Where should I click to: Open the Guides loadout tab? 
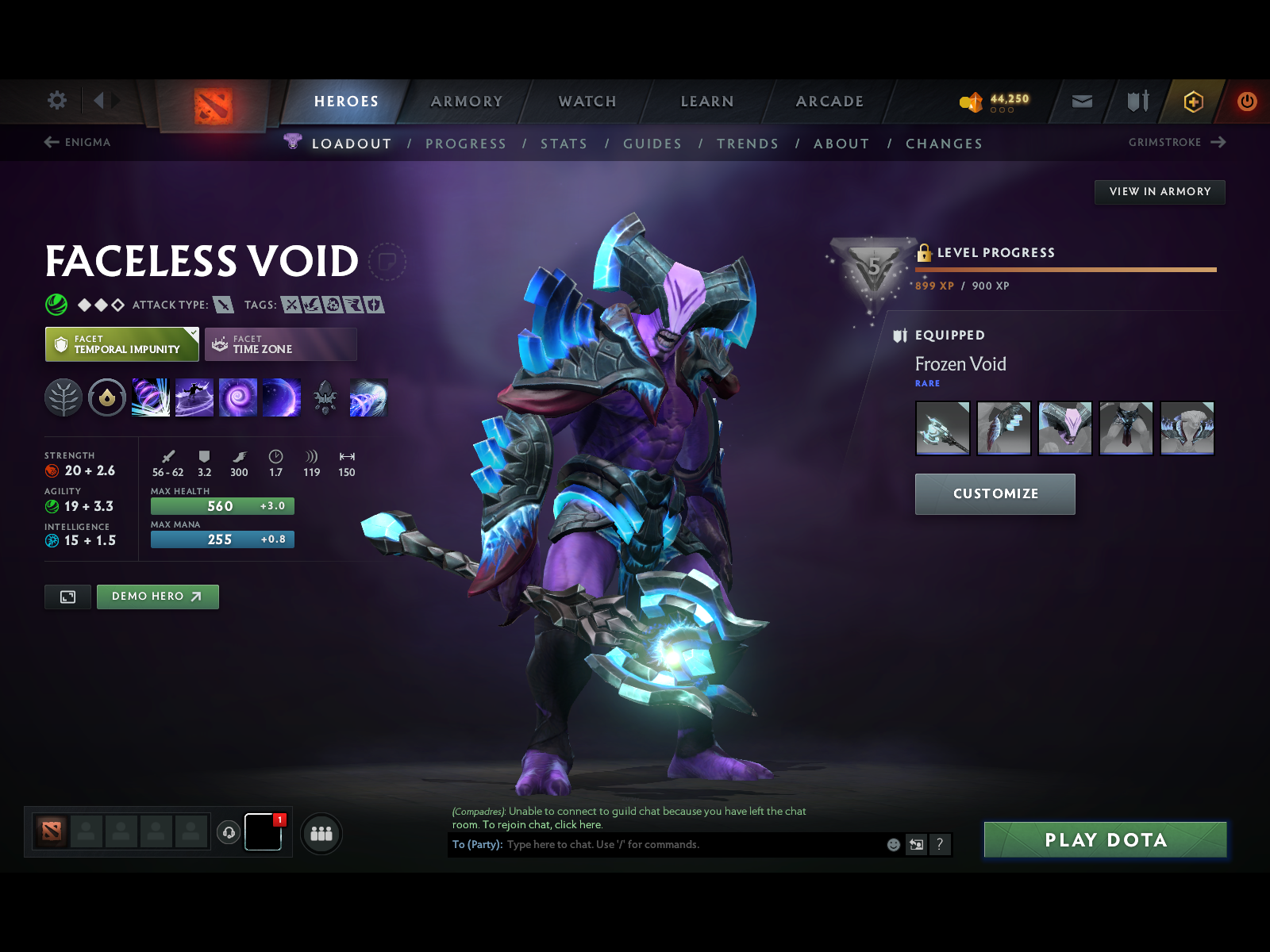[x=652, y=144]
